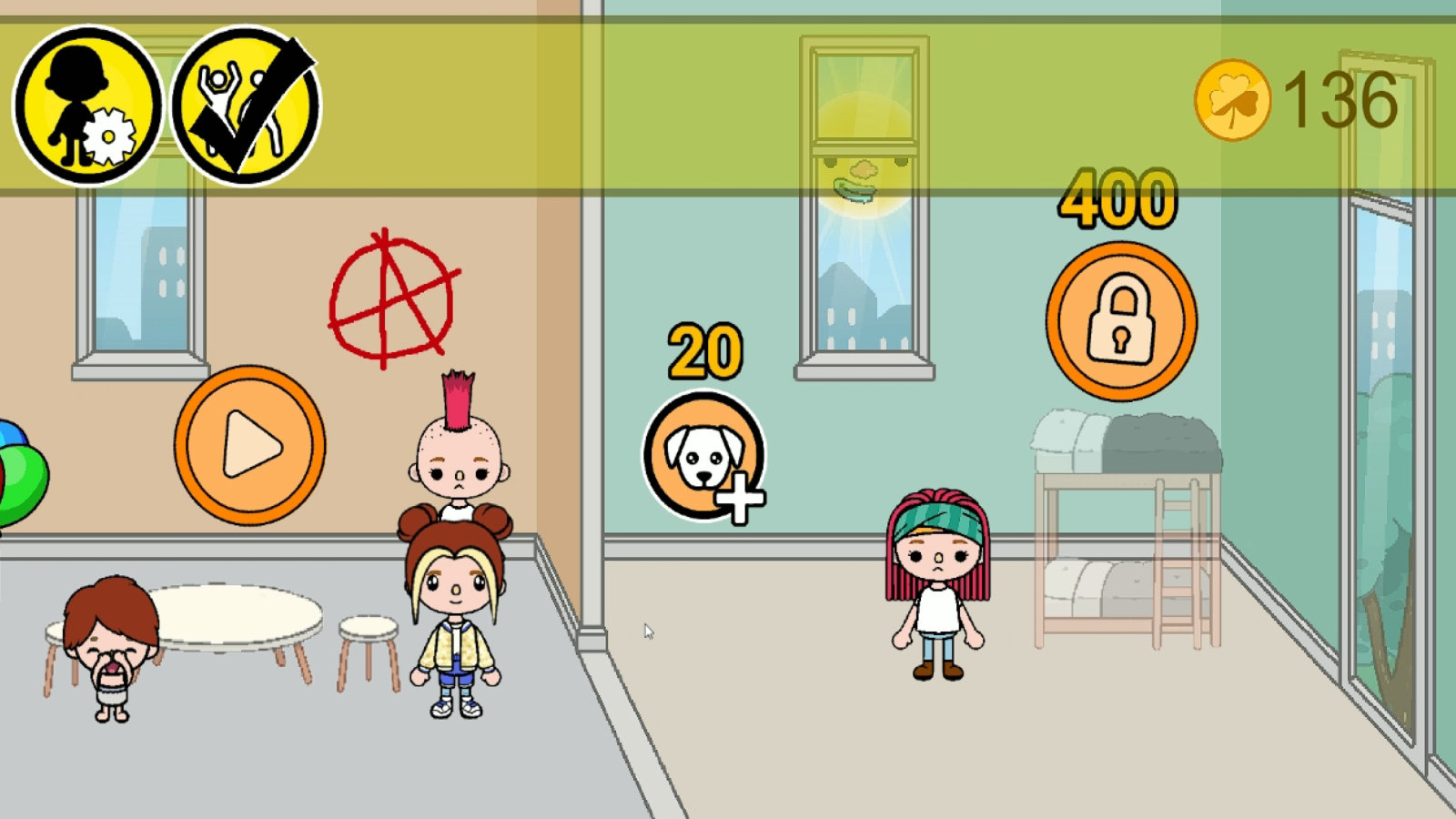
Task: Tap the padlock icon on the 400 item
Action: tap(1121, 320)
